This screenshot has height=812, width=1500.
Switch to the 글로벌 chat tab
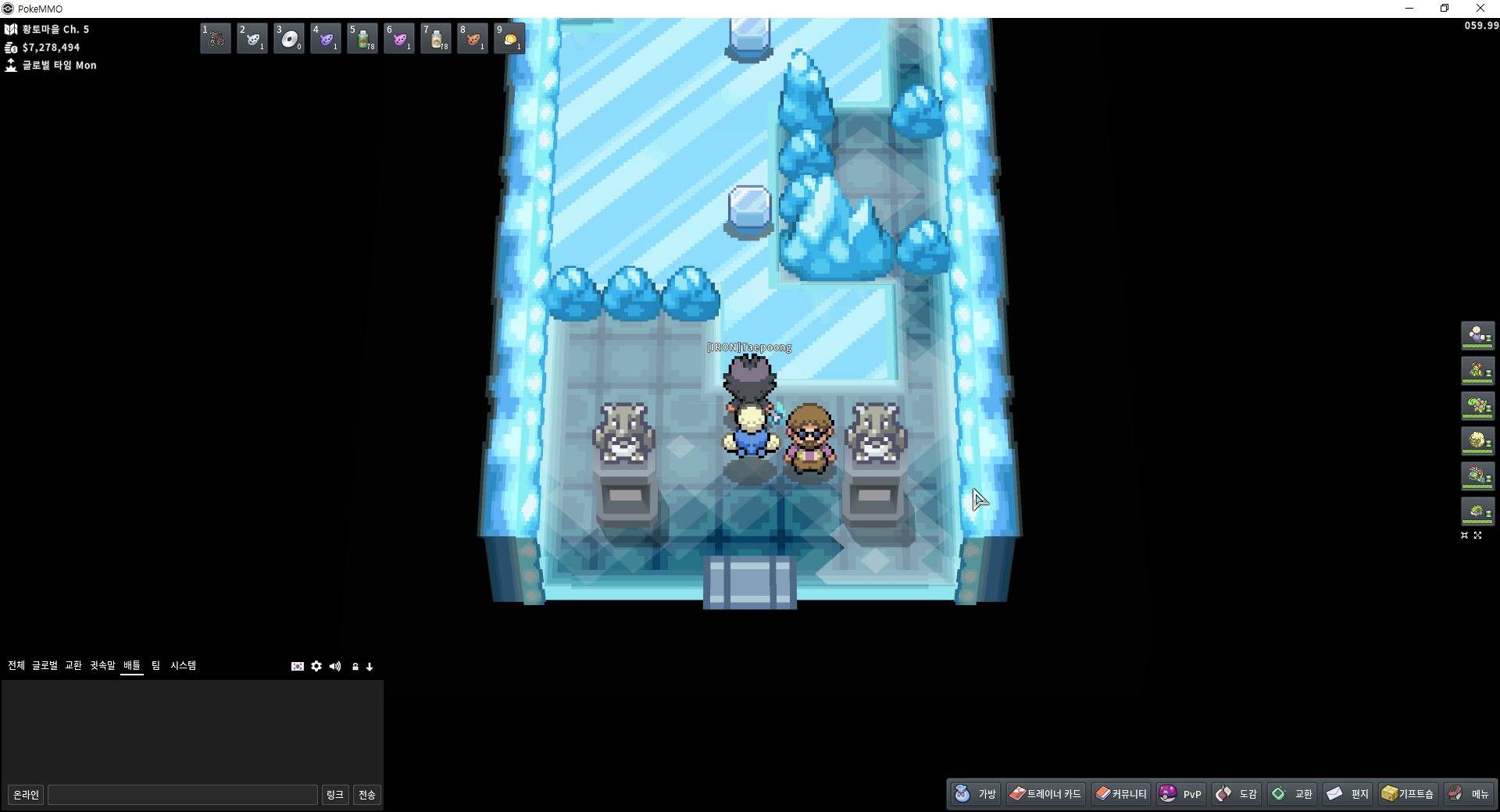tap(45, 665)
